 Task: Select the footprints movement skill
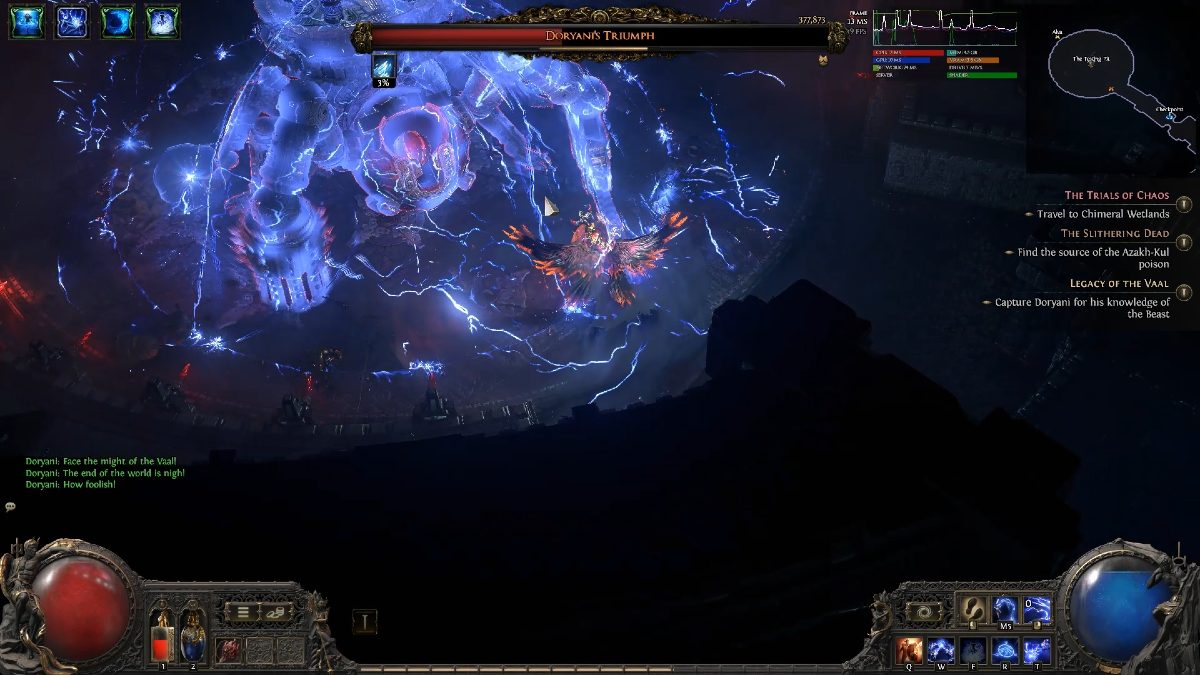pos(971,609)
